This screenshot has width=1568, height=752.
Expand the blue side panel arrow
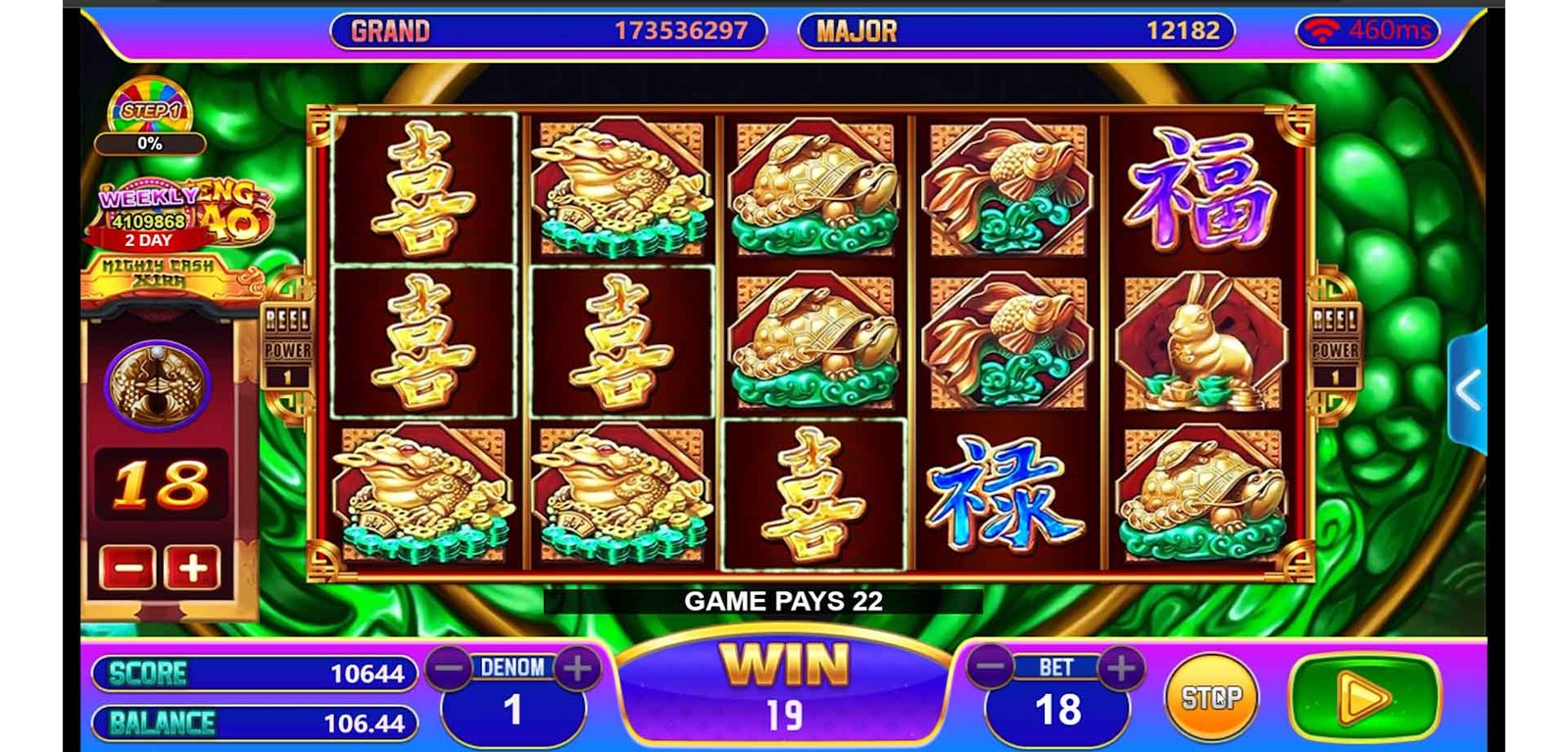click(1467, 390)
